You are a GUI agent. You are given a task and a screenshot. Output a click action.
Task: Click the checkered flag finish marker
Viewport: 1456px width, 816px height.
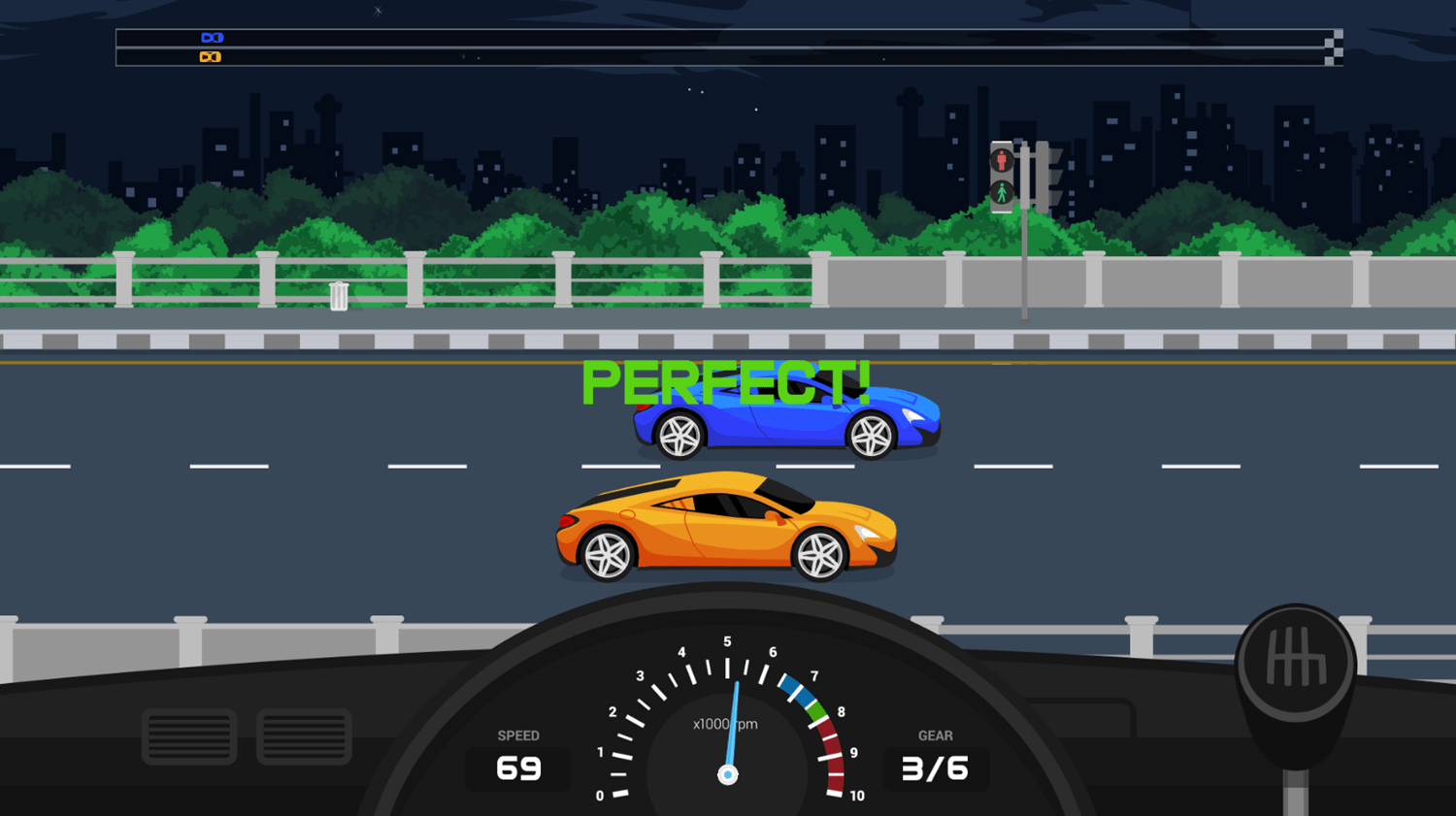1332,47
